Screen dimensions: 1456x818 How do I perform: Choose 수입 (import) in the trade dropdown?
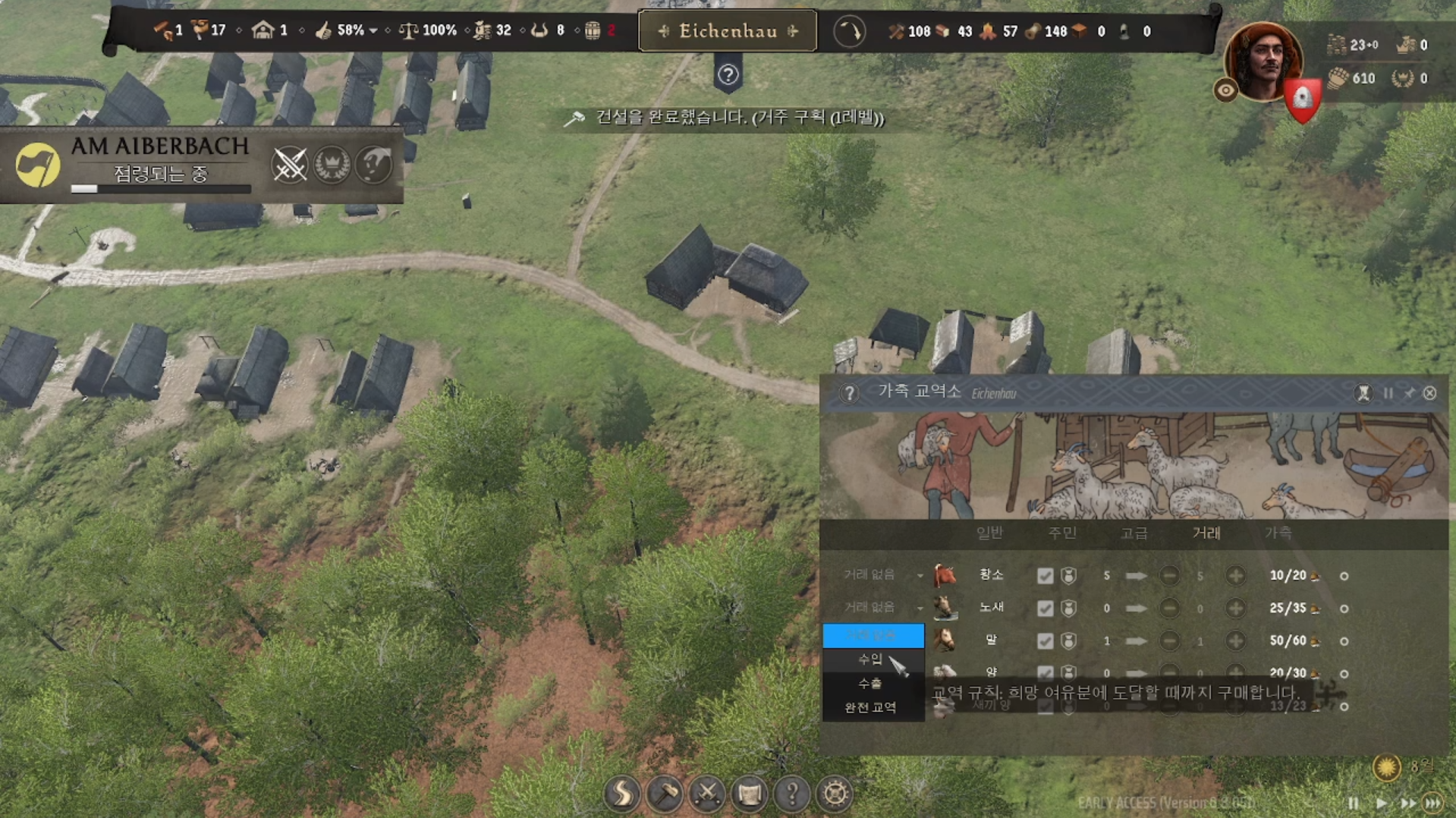870,659
